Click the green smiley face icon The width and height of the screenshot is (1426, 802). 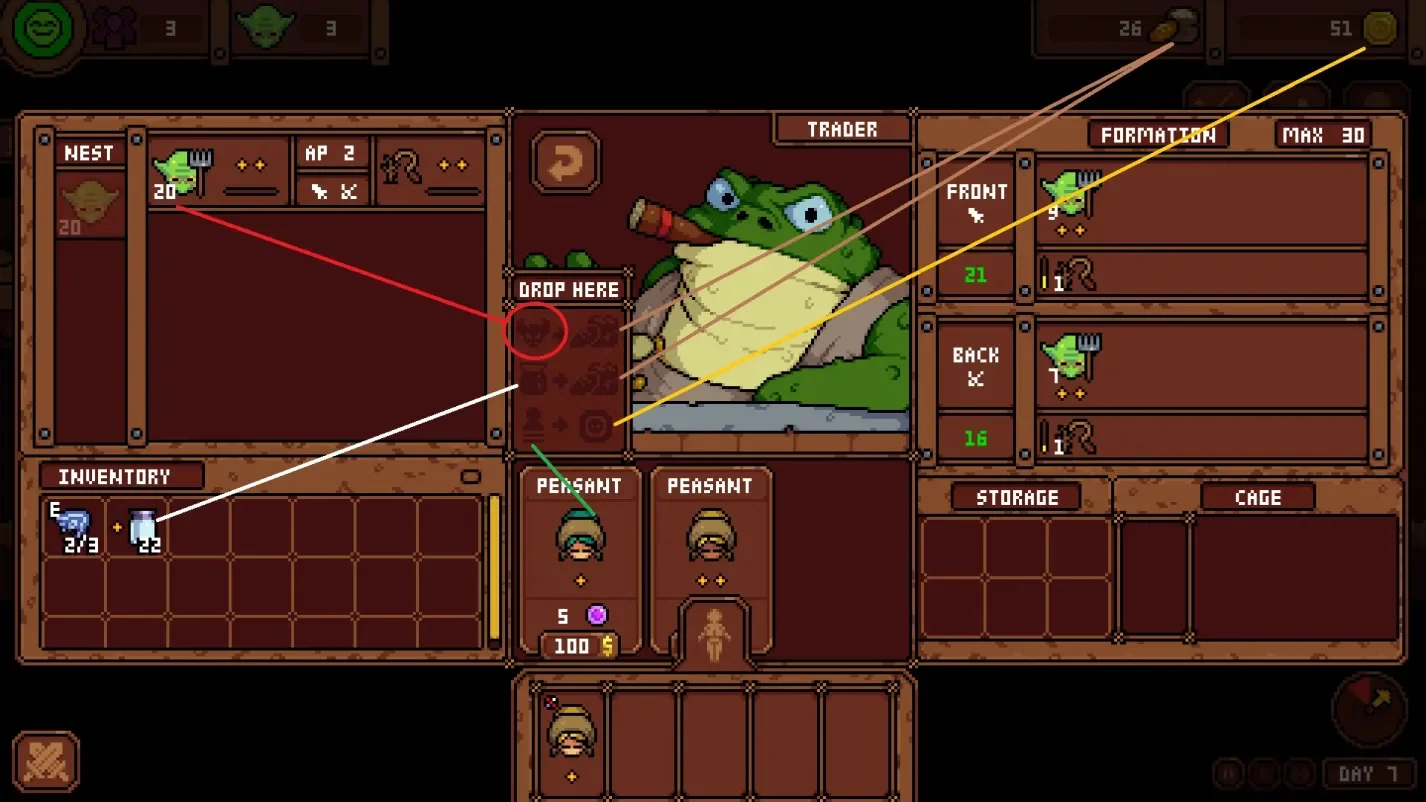click(x=43, y=29)
